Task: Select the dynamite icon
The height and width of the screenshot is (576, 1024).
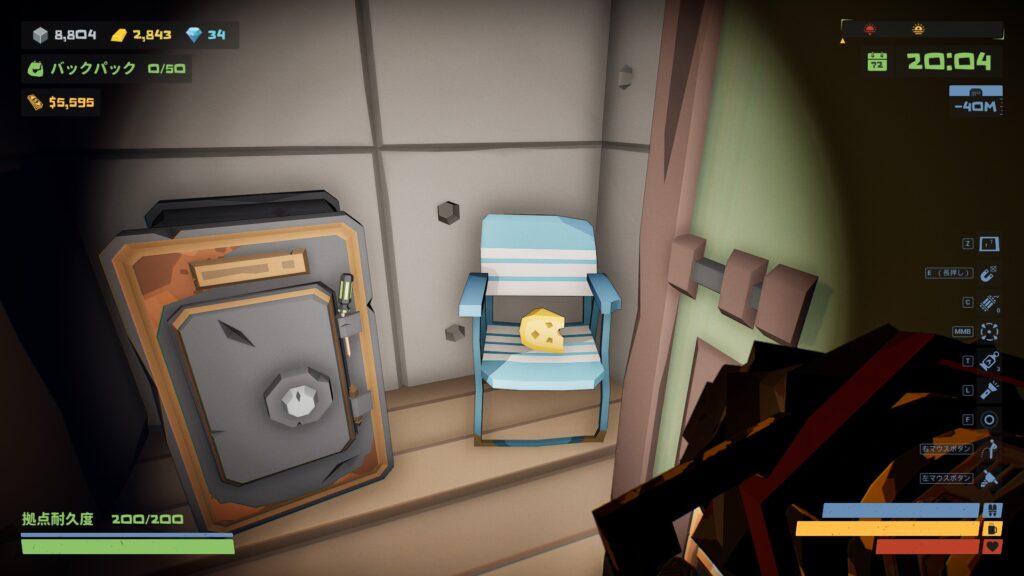Action: tap(989, 302)
